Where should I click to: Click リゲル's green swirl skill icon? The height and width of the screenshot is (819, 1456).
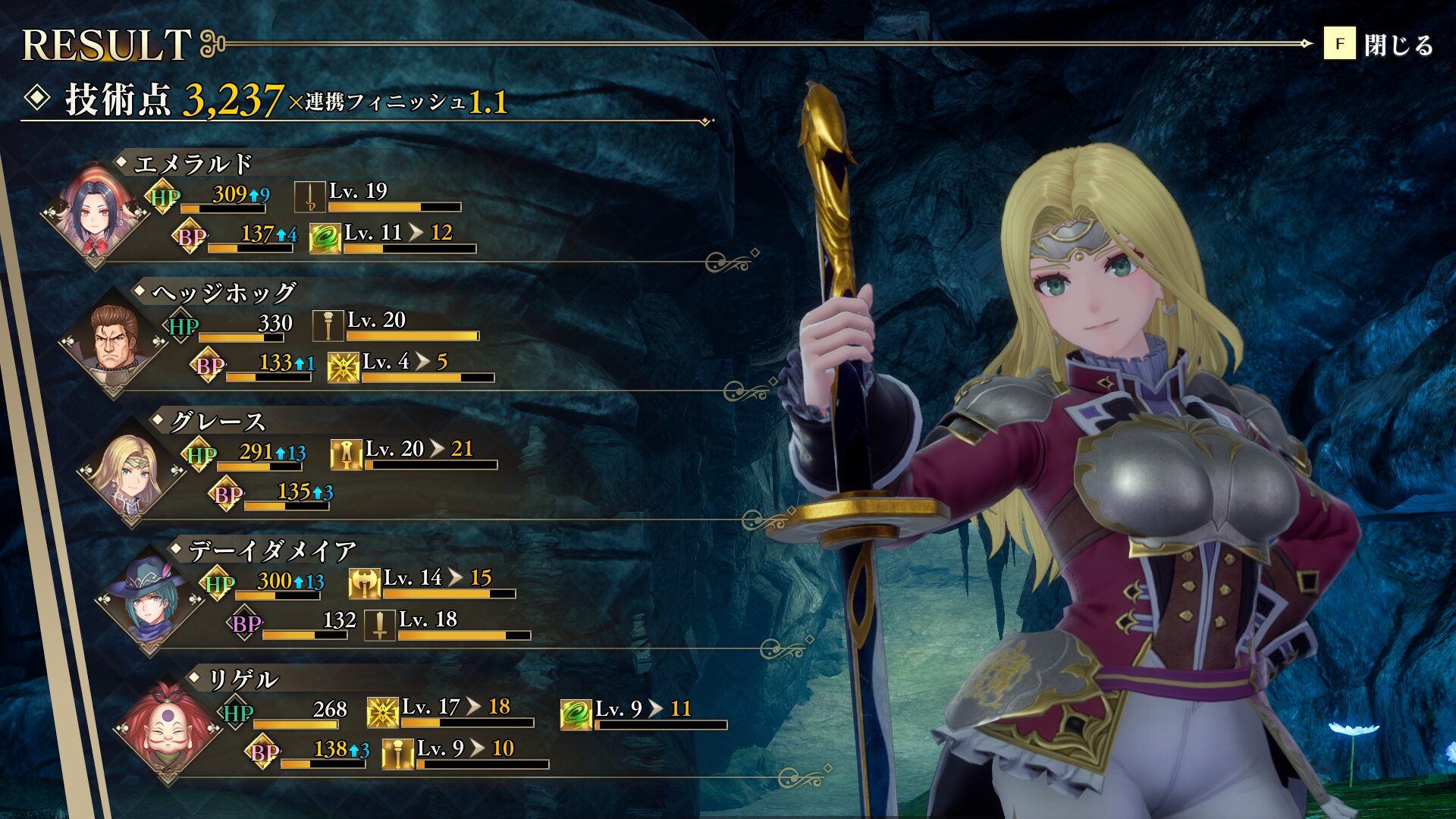click(x=576, y=714)
